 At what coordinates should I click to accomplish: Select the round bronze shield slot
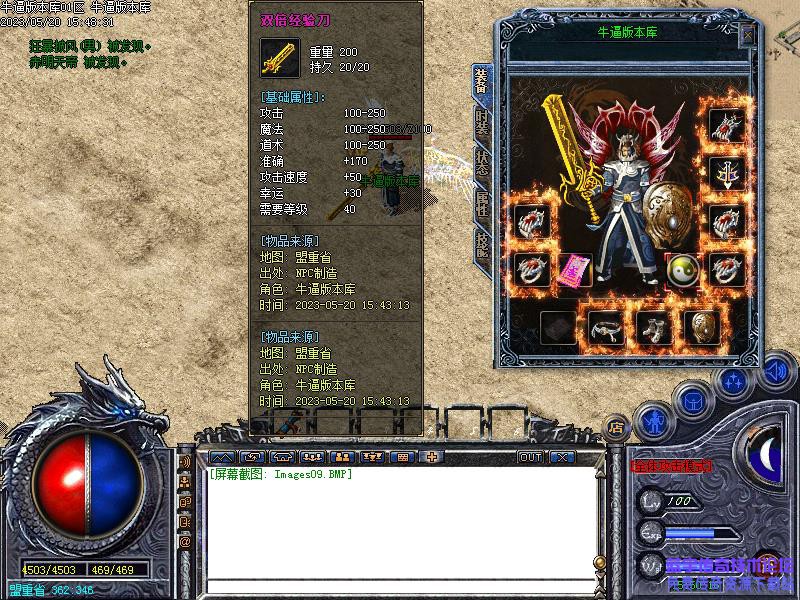click(702, 327)
